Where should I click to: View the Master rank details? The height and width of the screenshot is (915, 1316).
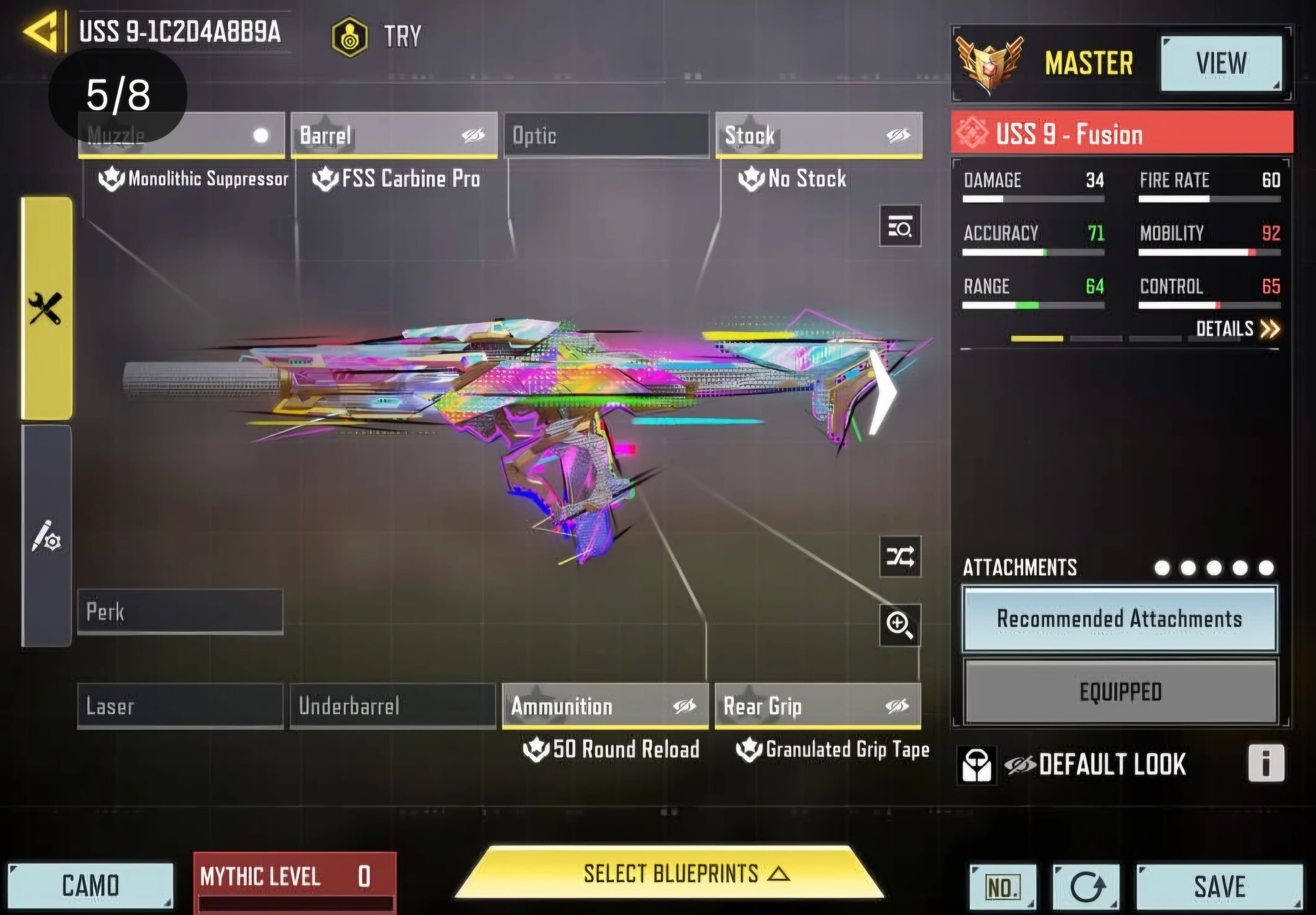coord(1221,63)
